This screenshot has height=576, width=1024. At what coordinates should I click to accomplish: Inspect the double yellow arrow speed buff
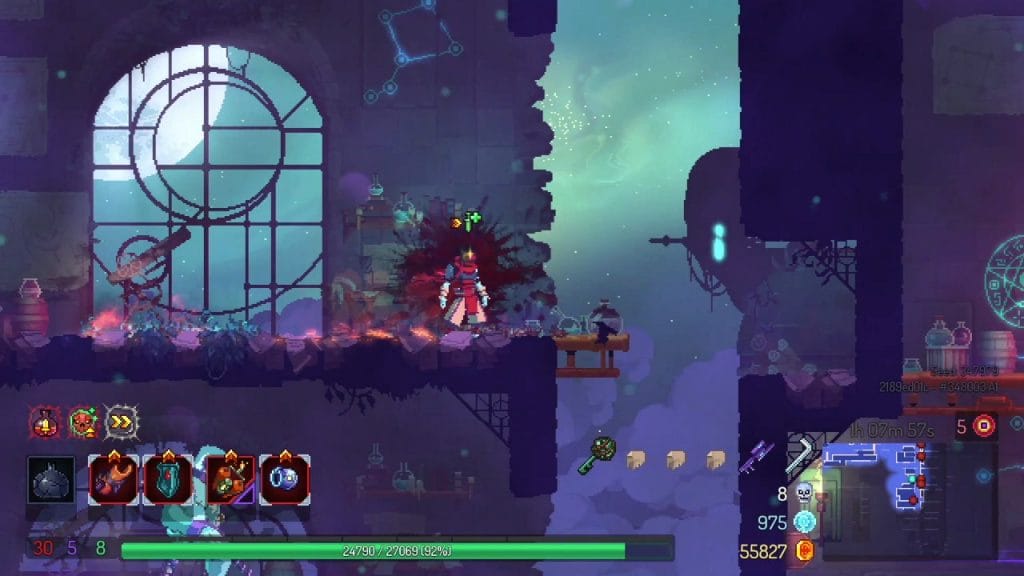pos(121,422)
